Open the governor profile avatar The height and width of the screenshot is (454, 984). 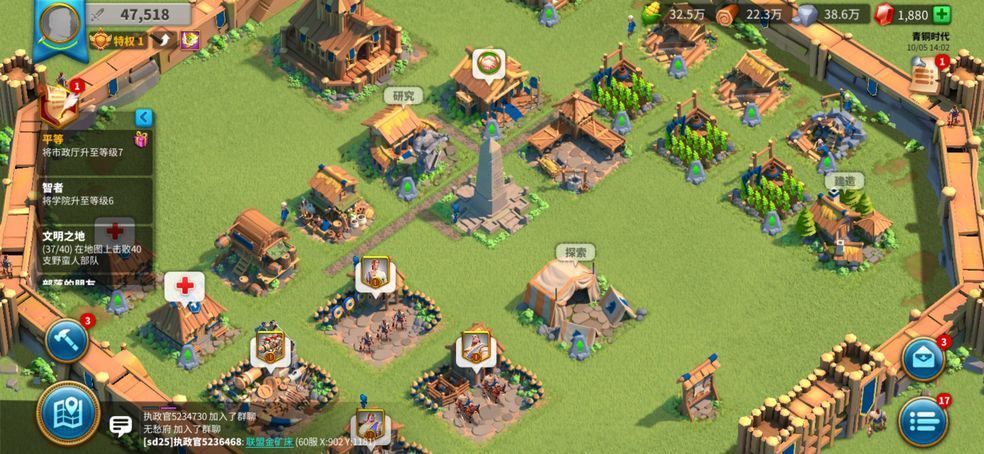[x=60, y=21]
